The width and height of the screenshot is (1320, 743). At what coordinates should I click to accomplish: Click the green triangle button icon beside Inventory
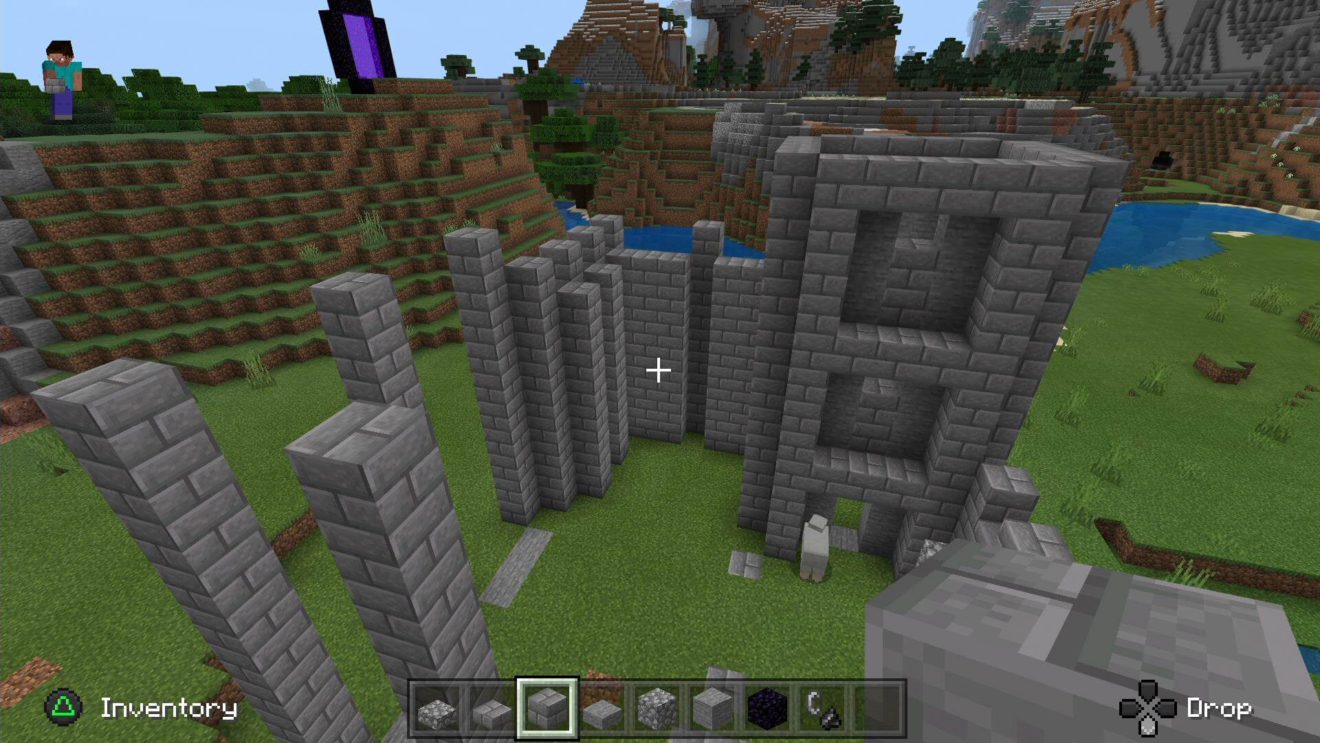(62, 708)
